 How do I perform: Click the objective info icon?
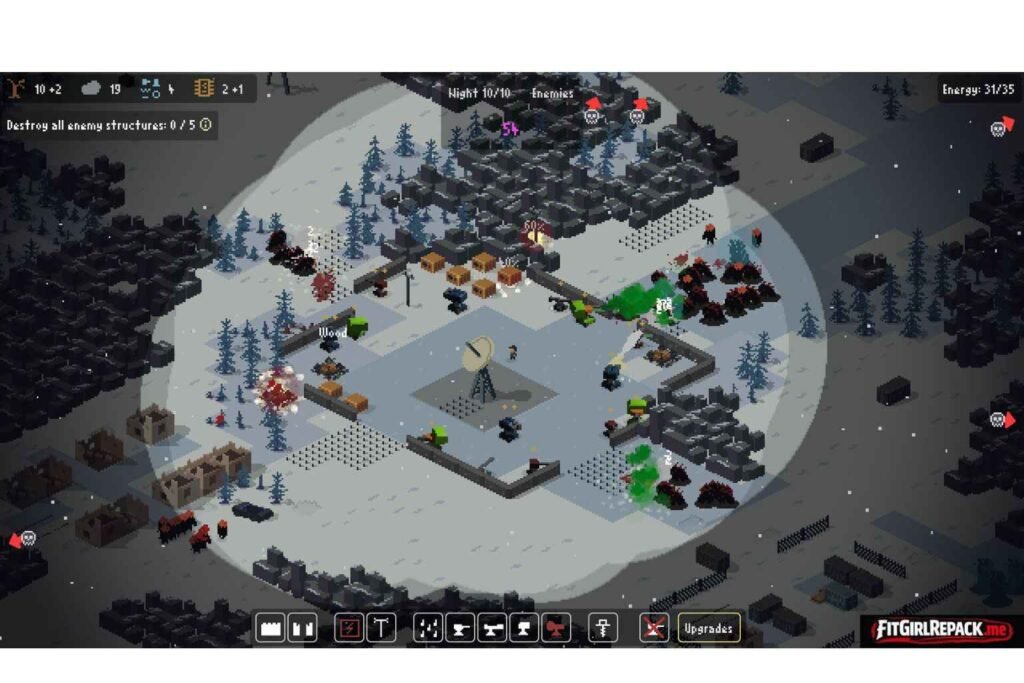tap(206, 125)
